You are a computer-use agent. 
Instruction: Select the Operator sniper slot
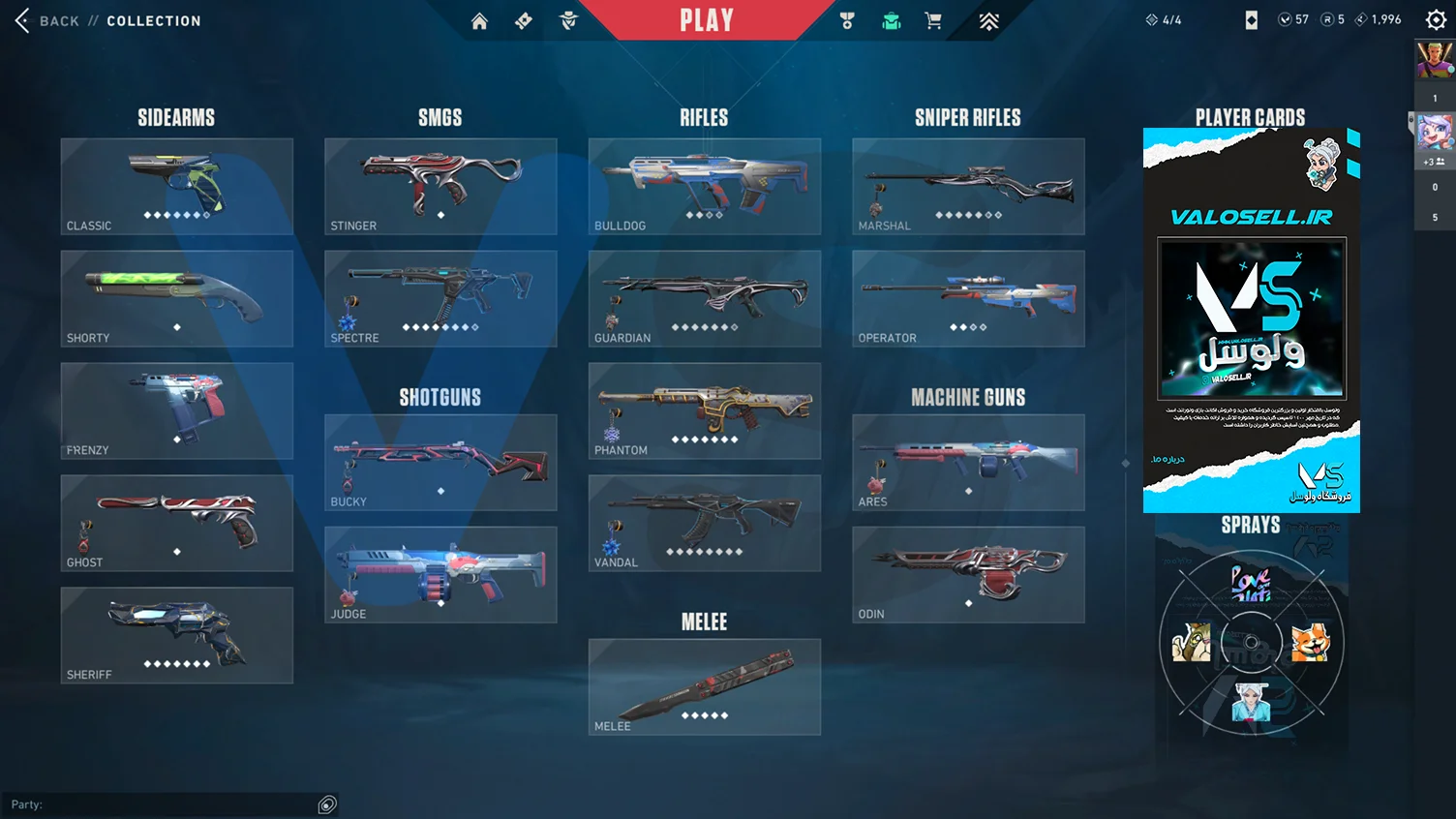[968, 299]
